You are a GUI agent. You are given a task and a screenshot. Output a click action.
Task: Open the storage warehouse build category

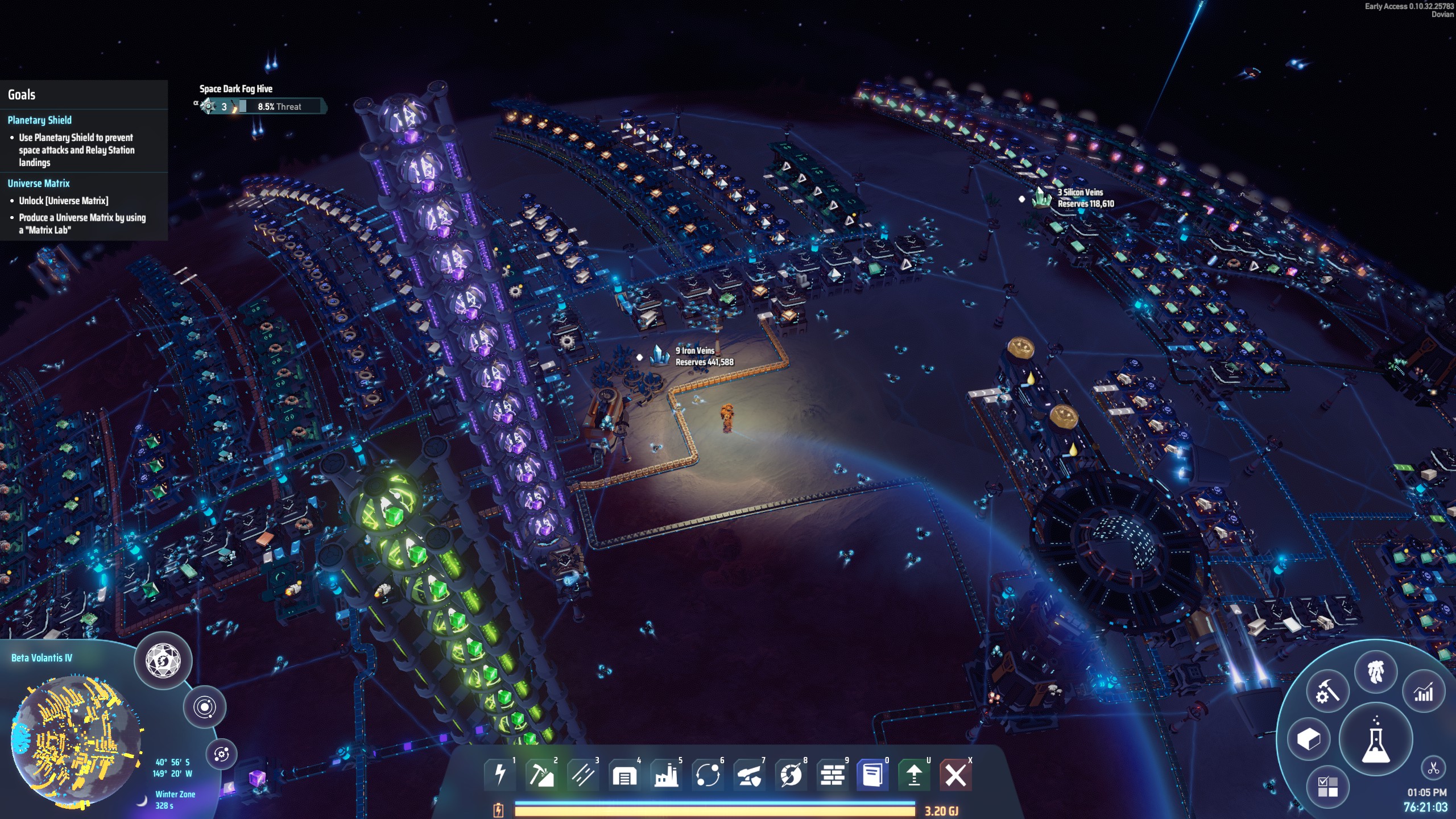(624, 774)
